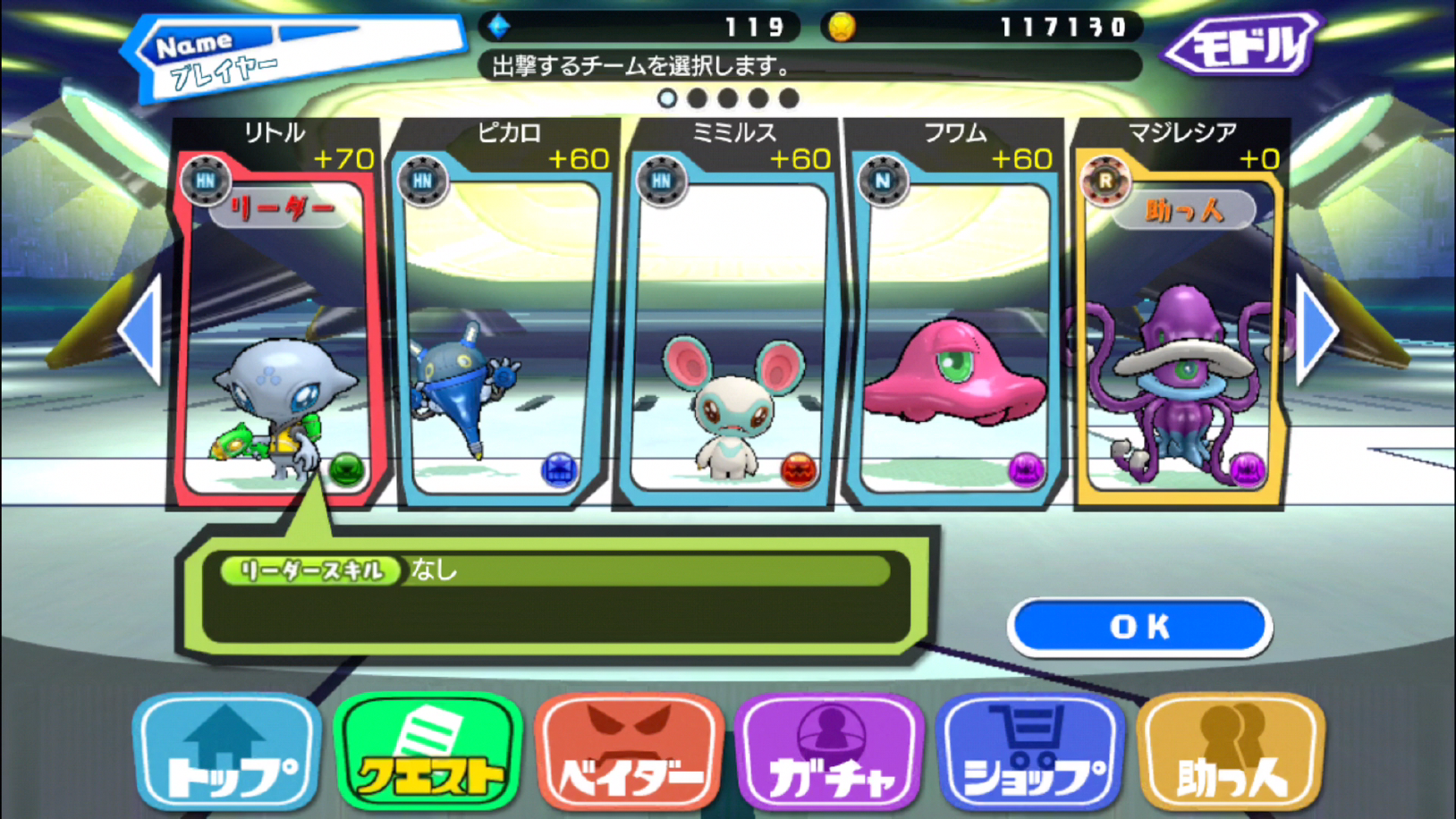
Task: Click the first team page dot
Action: tap(667, 98)
